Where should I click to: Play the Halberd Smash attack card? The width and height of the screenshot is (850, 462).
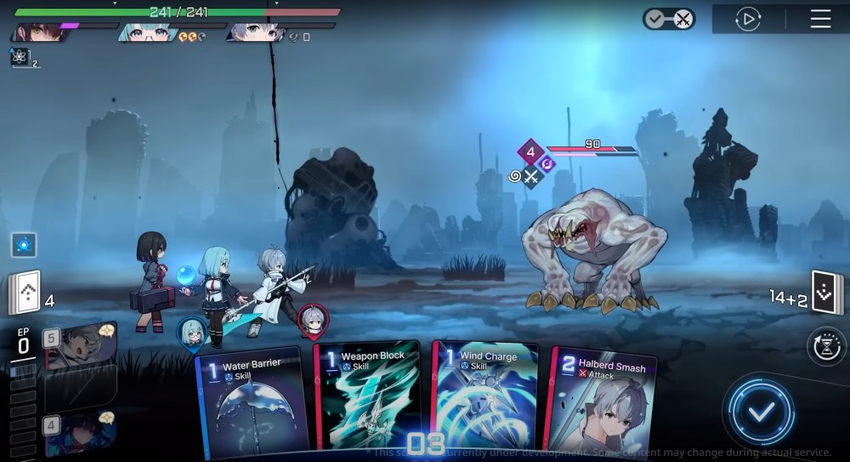coord(602,403)
